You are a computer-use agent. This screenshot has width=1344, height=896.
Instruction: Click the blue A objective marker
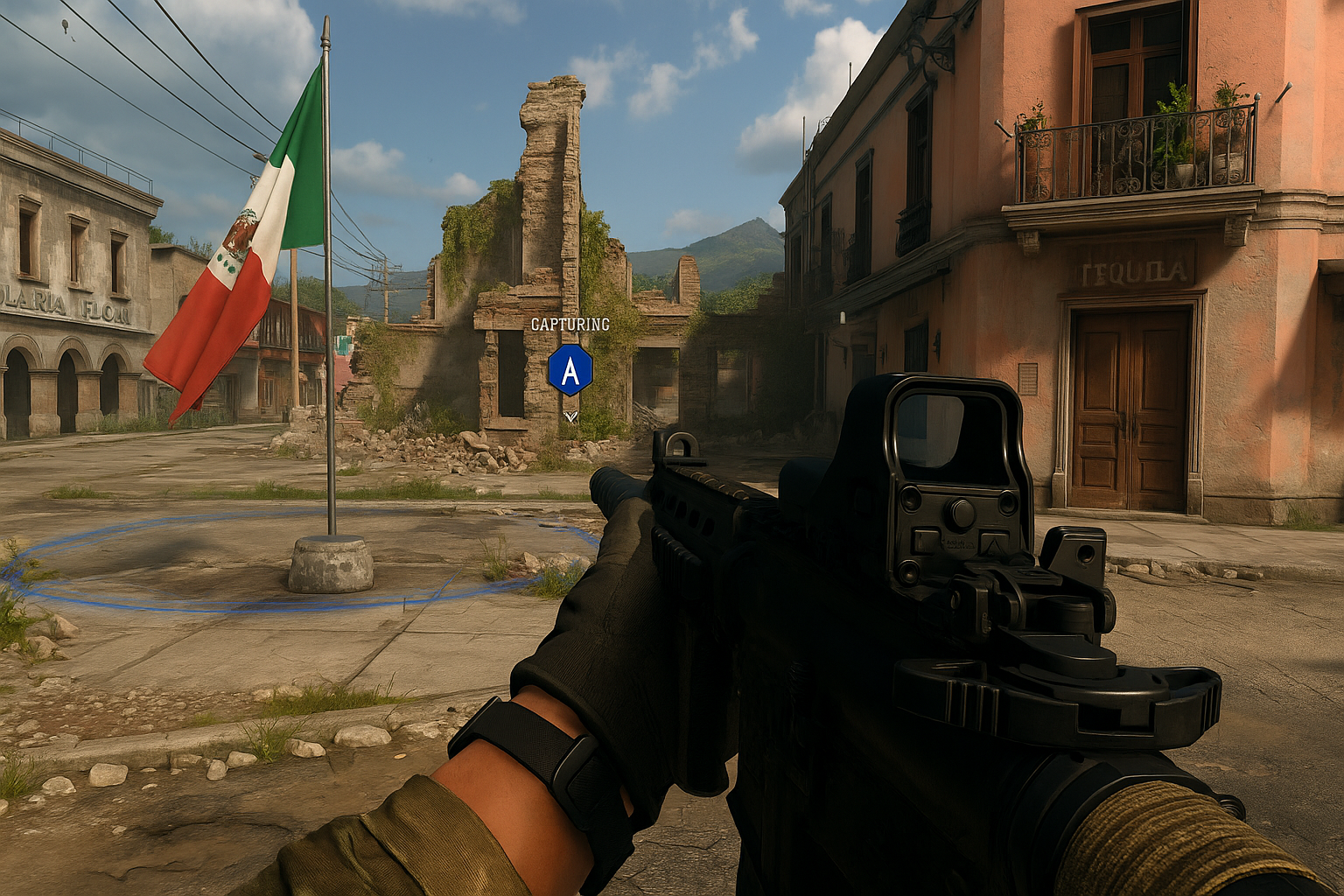[570, 370]
